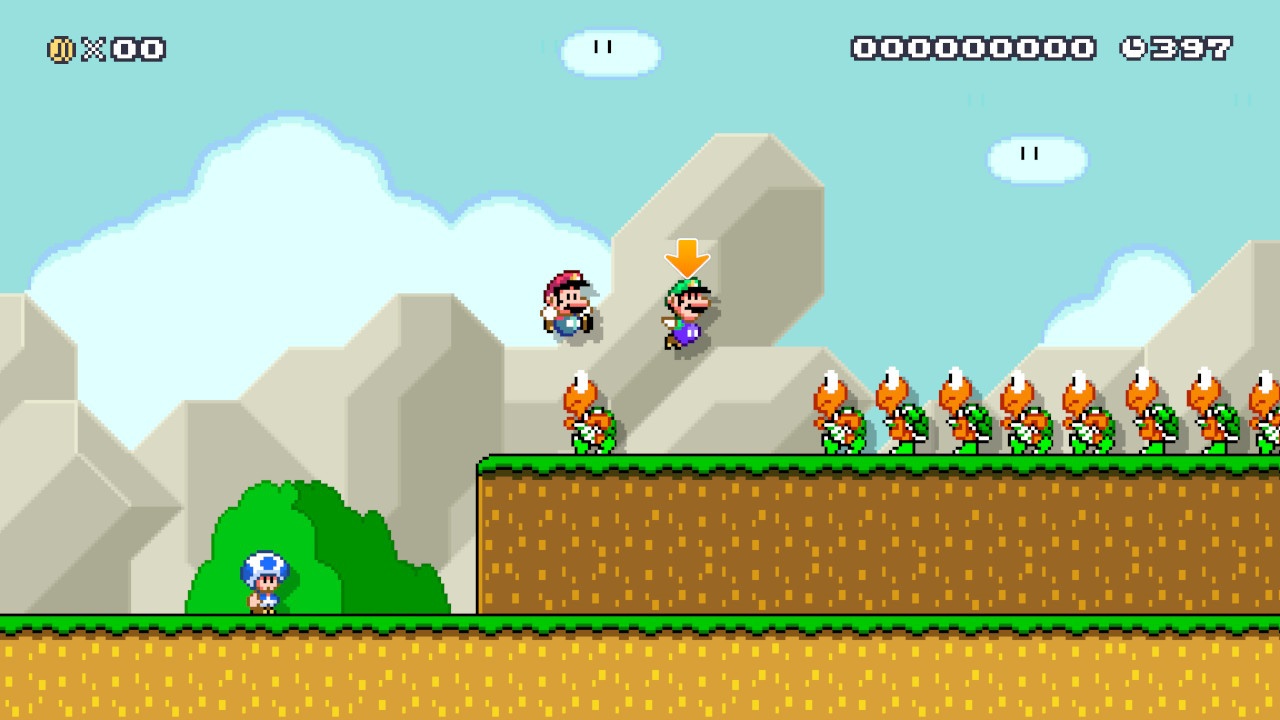Select the timer showing 397
The width and height of the screenshot is (1280, 720).
tap(1190, 47)
